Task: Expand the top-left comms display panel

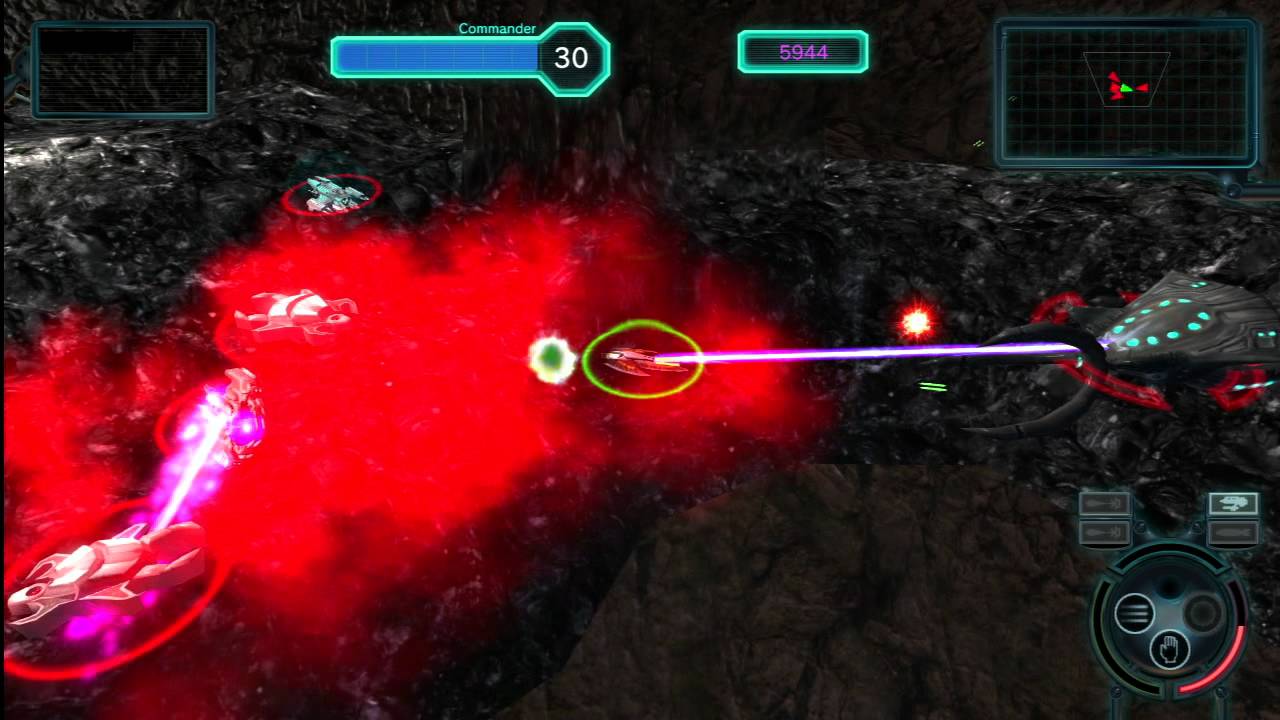Action: click(x=122, y=70)
